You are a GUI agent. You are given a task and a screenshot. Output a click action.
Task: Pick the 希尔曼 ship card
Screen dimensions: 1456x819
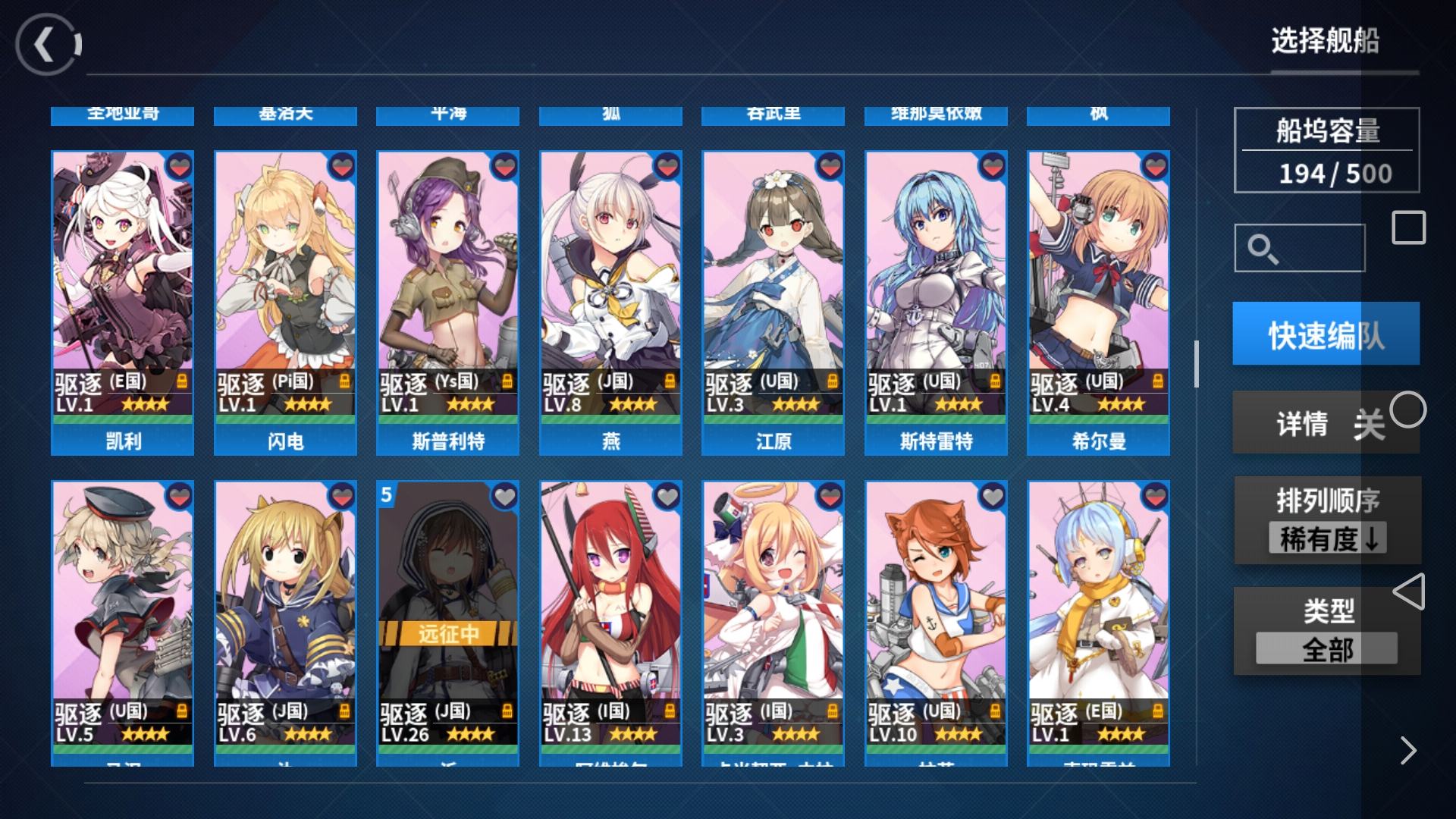pos(1098,302)
